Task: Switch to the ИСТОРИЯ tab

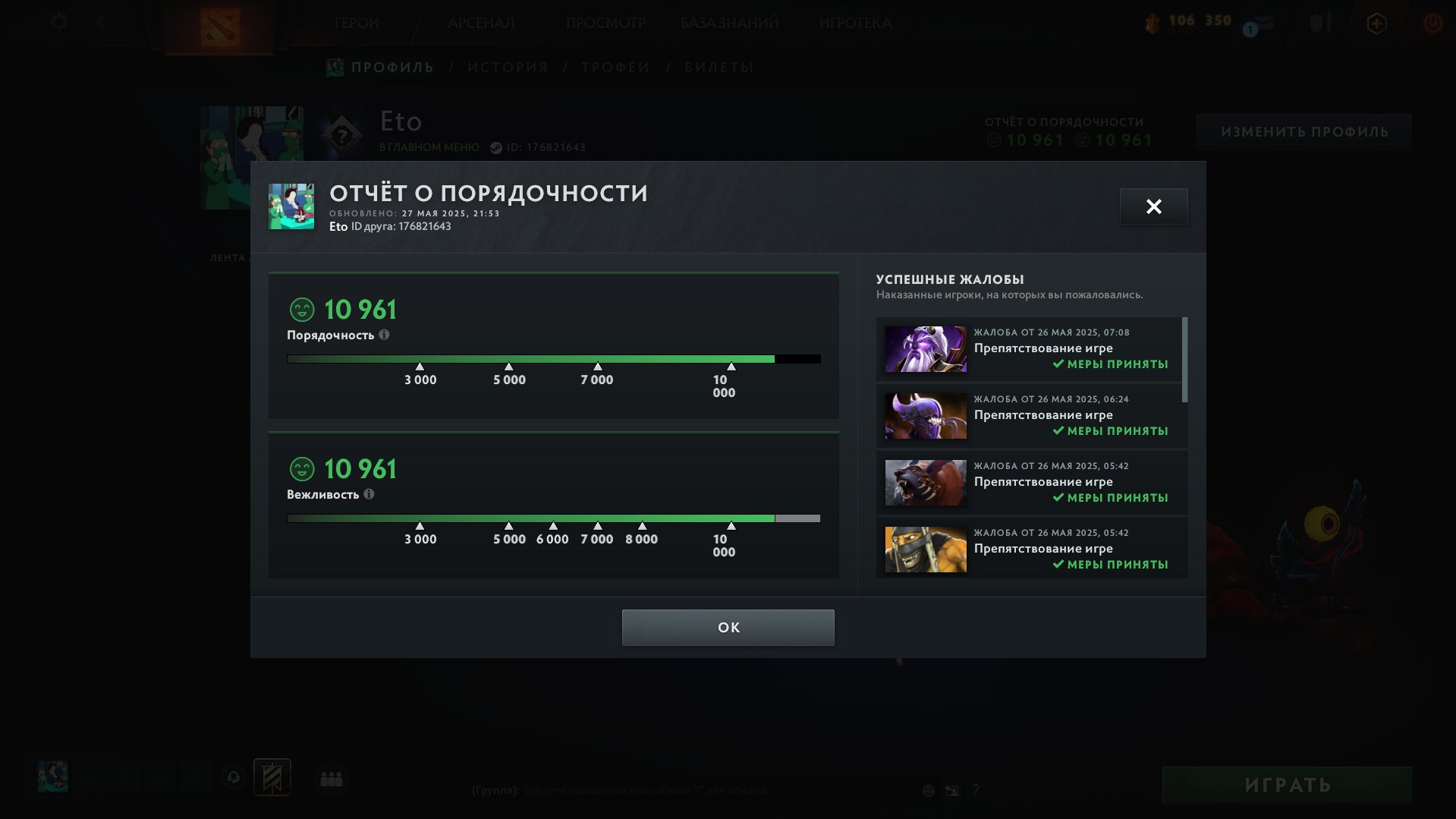Action: coord(507,67)
